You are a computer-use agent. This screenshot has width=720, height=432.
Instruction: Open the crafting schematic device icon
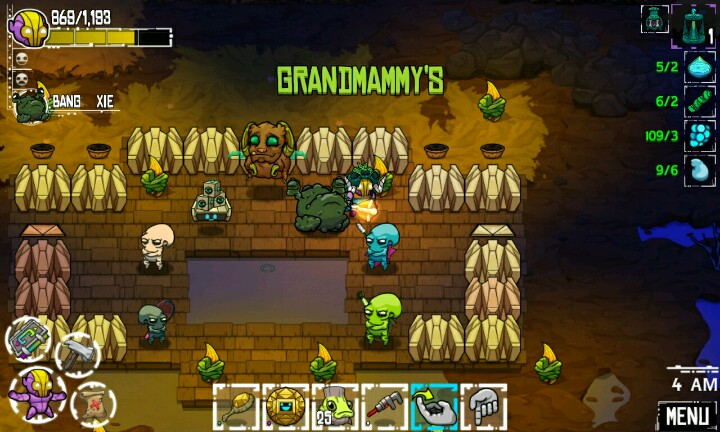coord(29,338)
